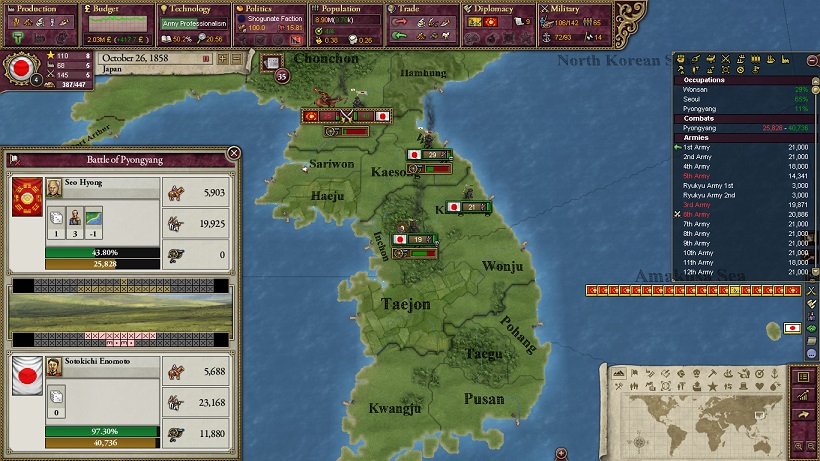Image resolution: width=820 pixels, height=461 pixels.
Task: Open the Politics tab
Action: click(x=268, y=9)
